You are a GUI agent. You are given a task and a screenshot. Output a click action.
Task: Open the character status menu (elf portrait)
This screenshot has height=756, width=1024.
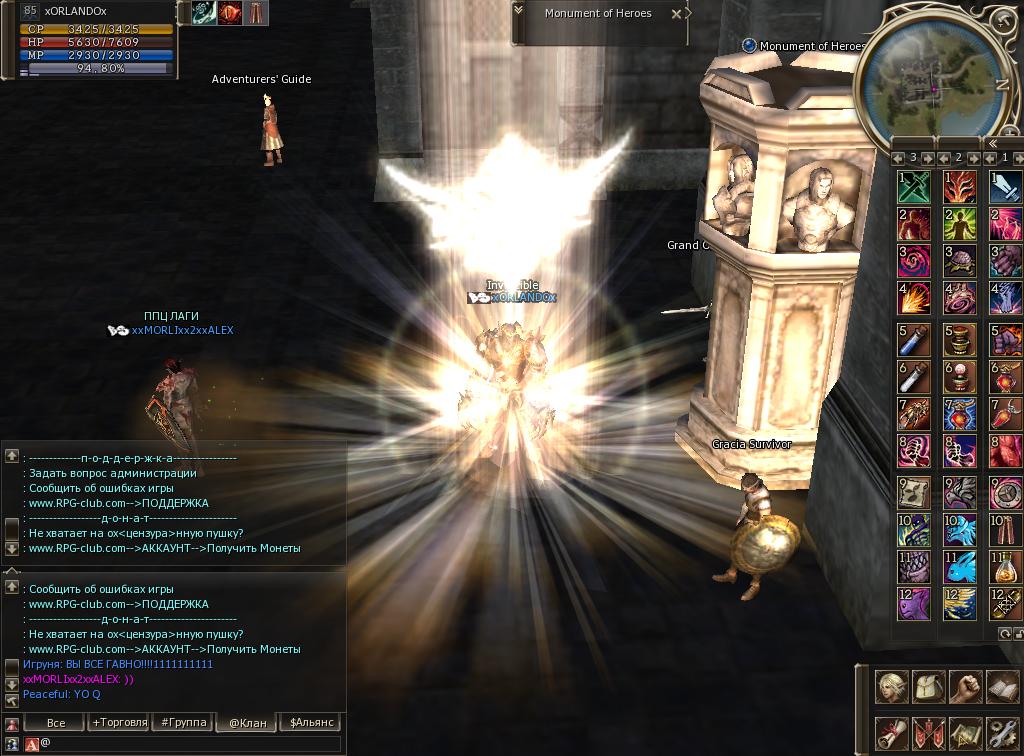point(892,686)
